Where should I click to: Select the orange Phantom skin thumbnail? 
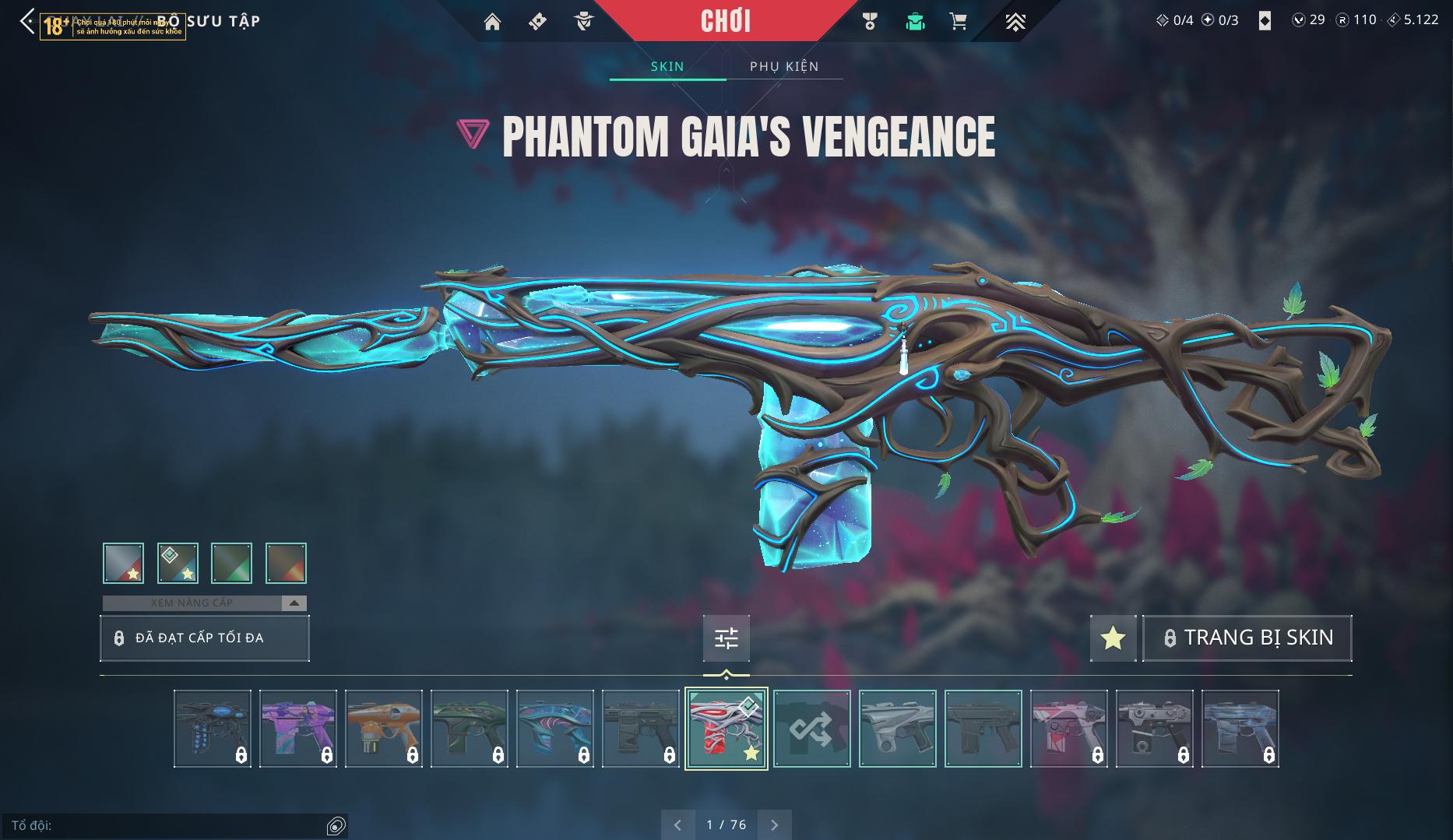pos(383,729)
